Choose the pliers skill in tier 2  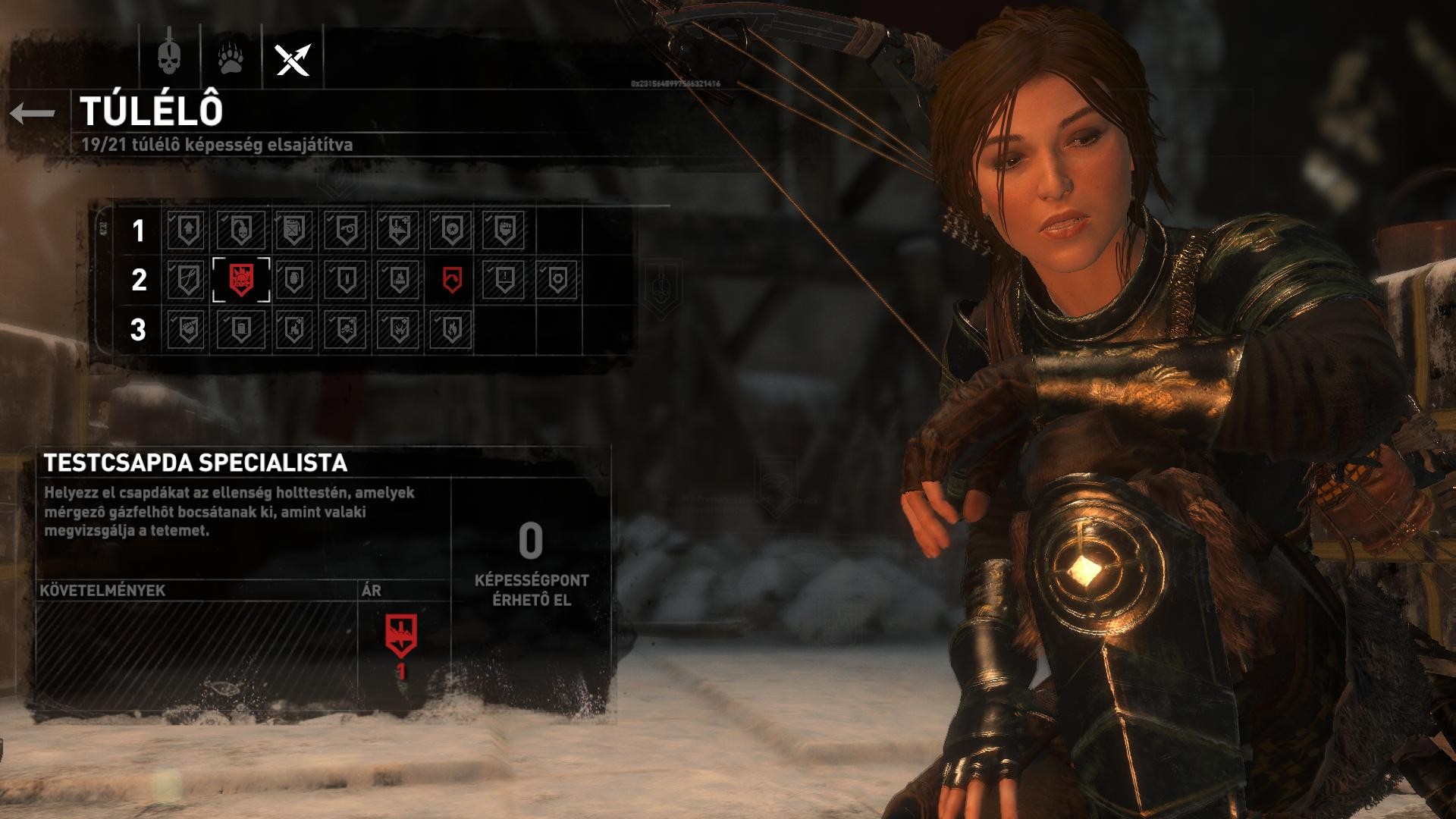(187, 280)
